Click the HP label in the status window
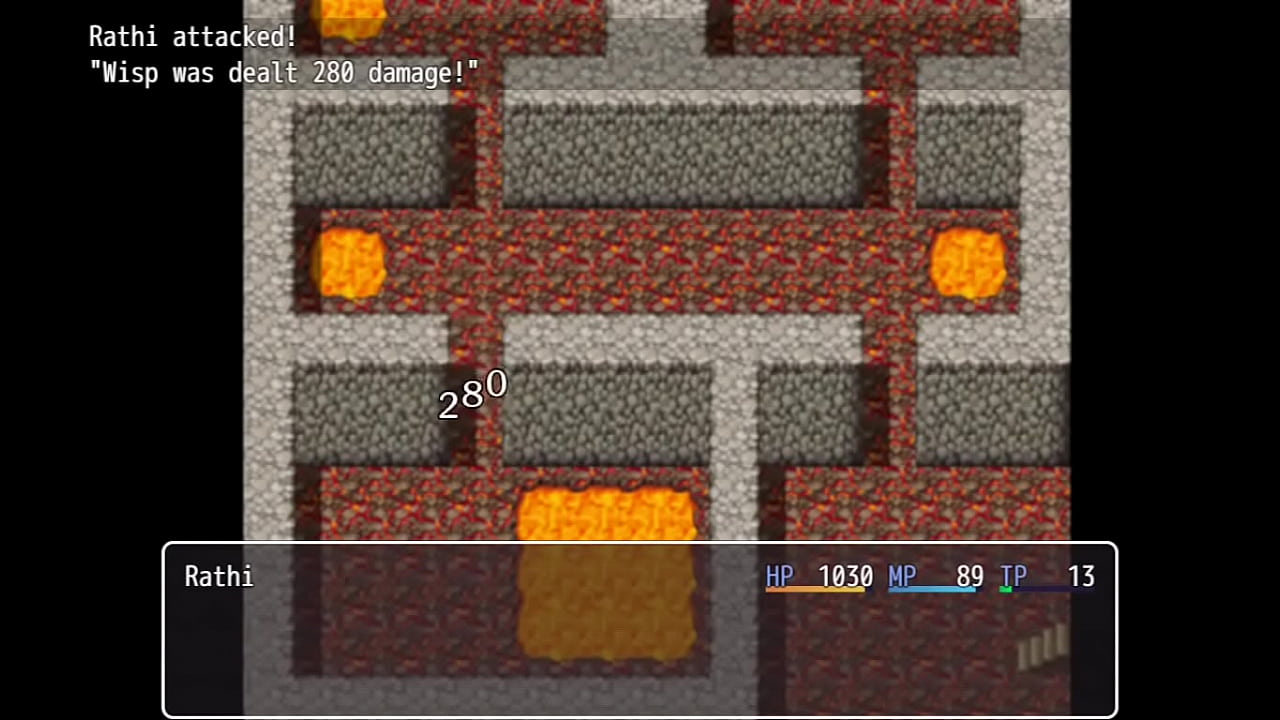Screen dimensions: 1280x720 click(x=779, y=576)
